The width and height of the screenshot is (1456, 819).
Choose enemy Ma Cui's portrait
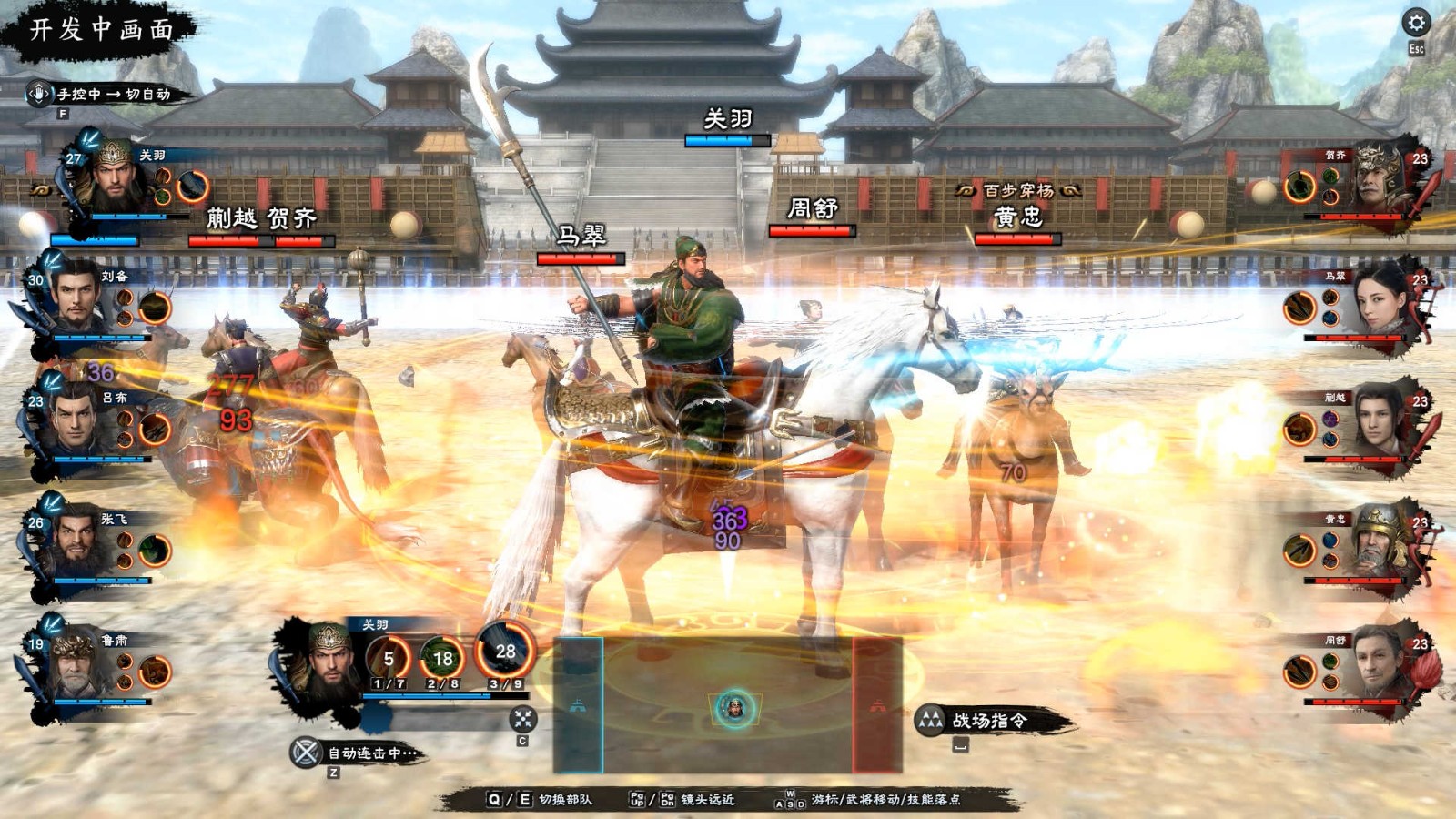[x=1380, y=298]
